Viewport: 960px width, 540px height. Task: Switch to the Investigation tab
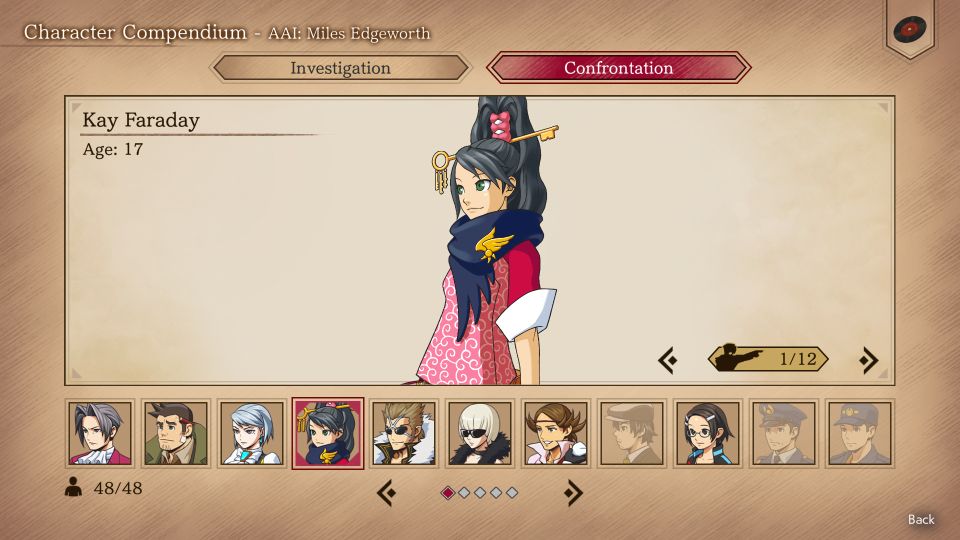(340, 68)
